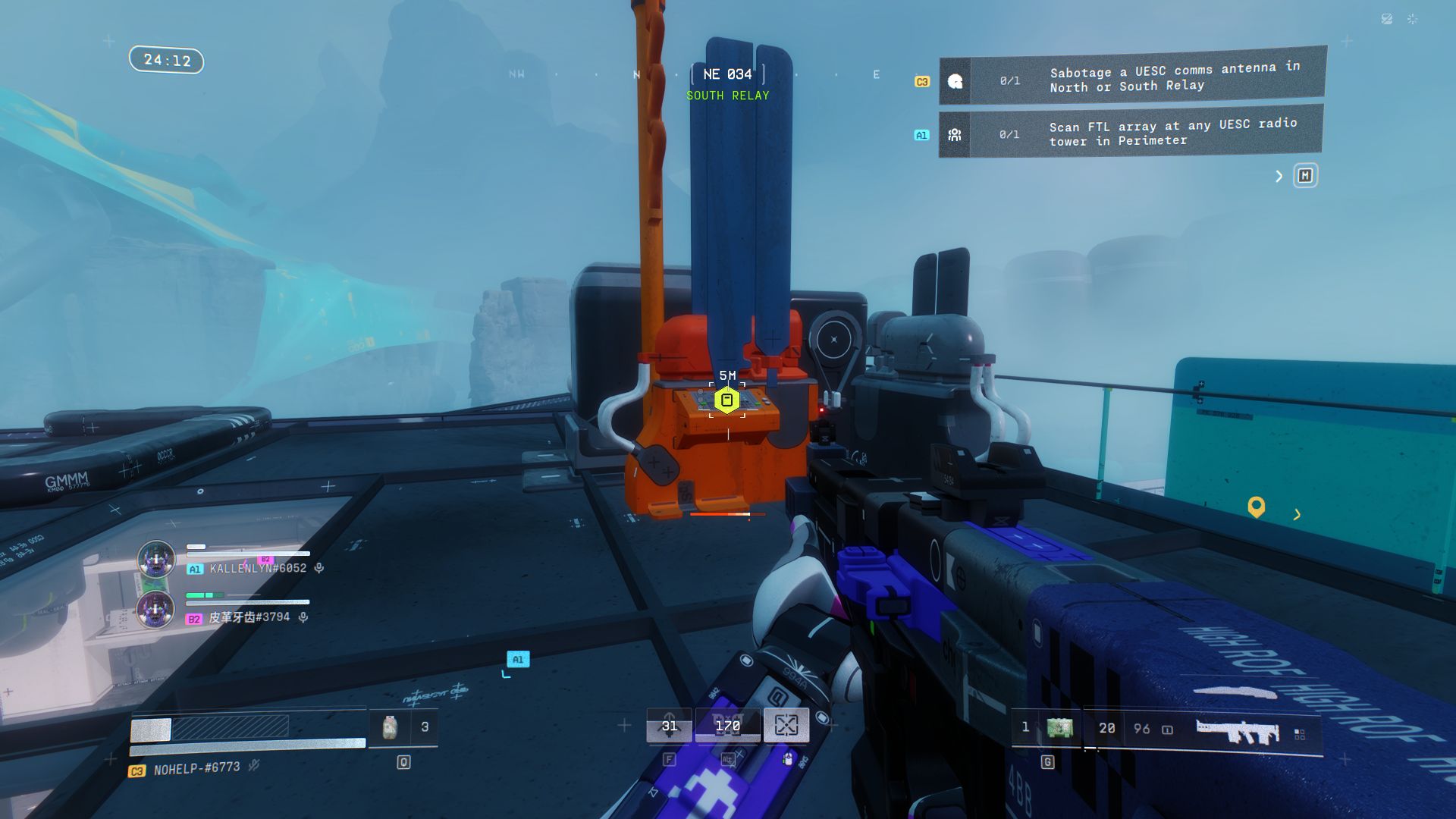Click the NE 034 compass heading

click(x=727, y=74)
